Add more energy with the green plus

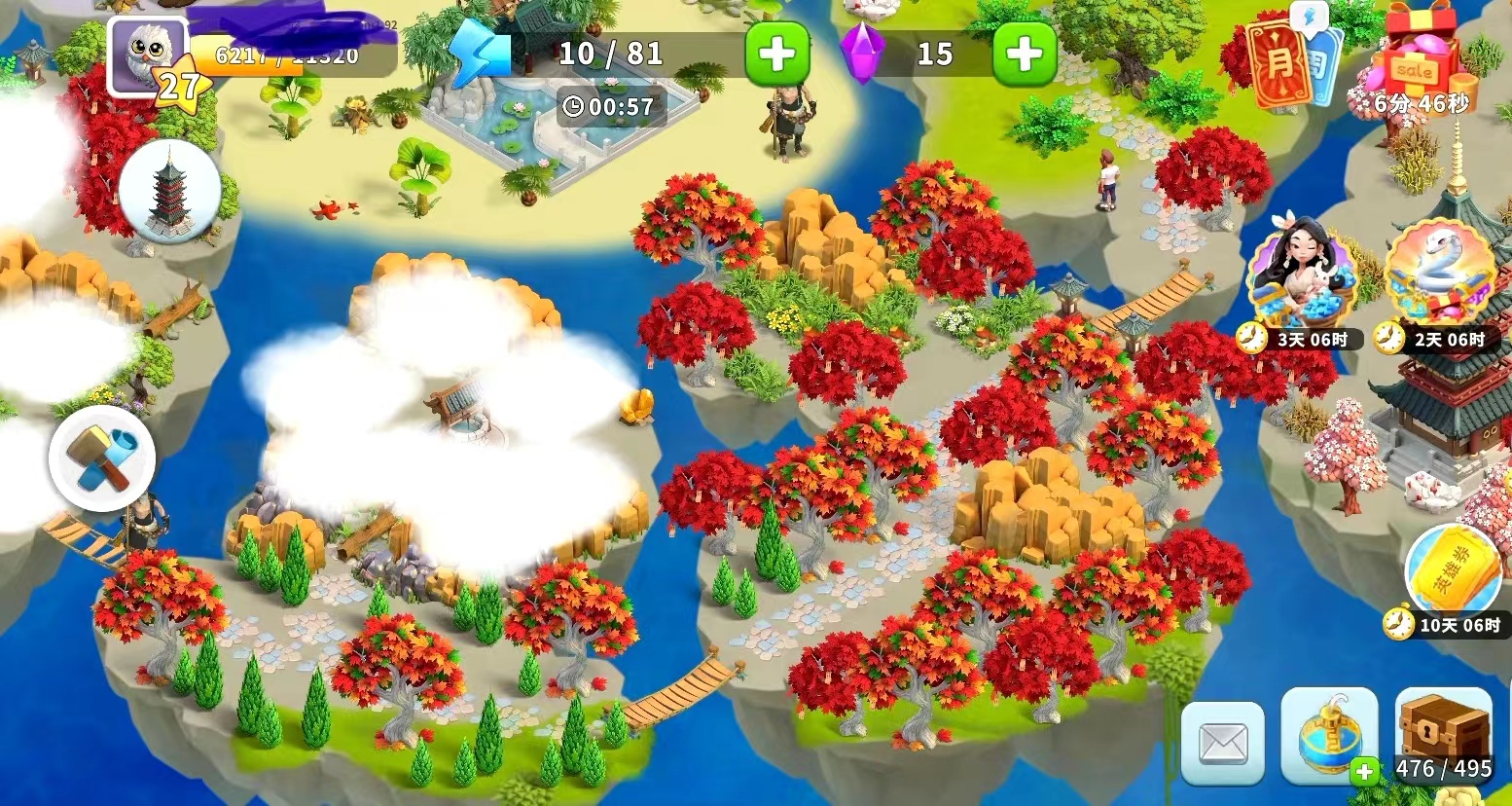776,55
